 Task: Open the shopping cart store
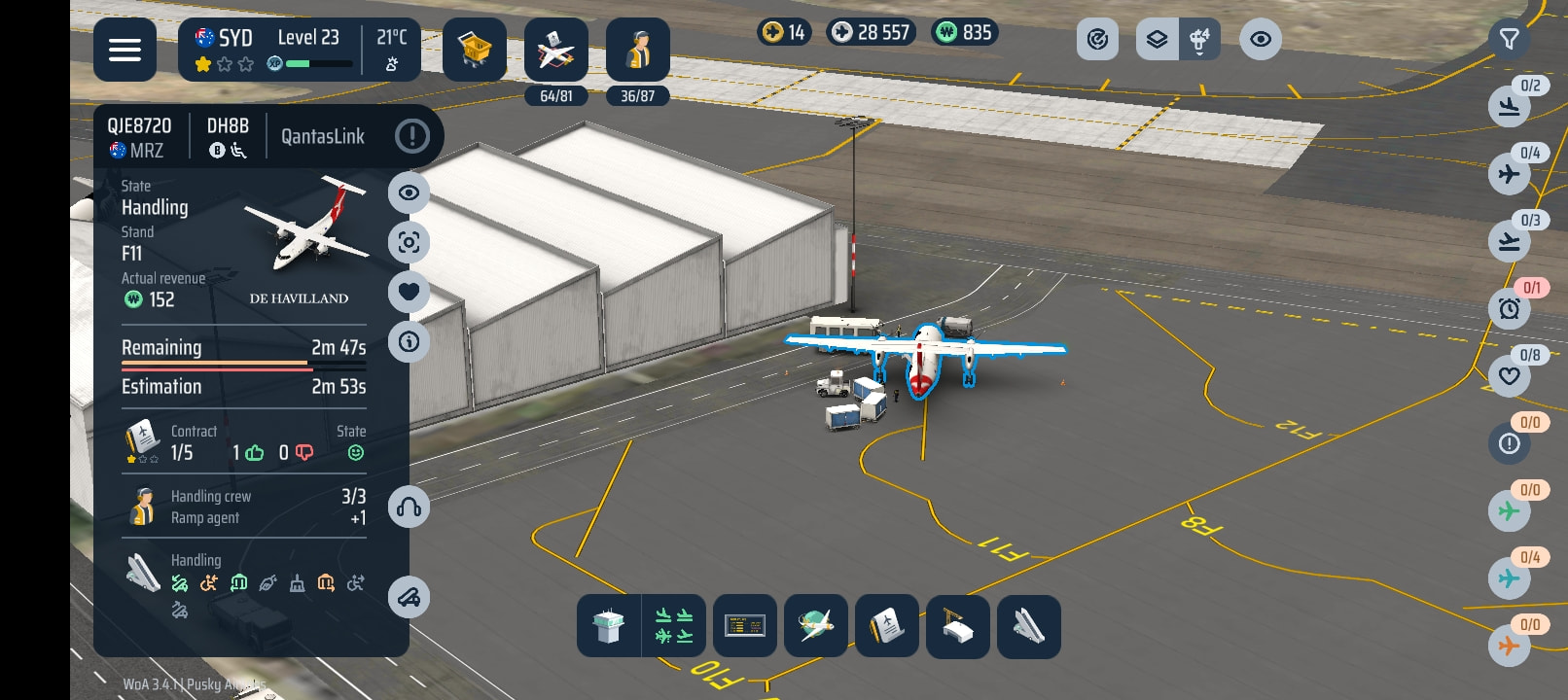point(474,50)
